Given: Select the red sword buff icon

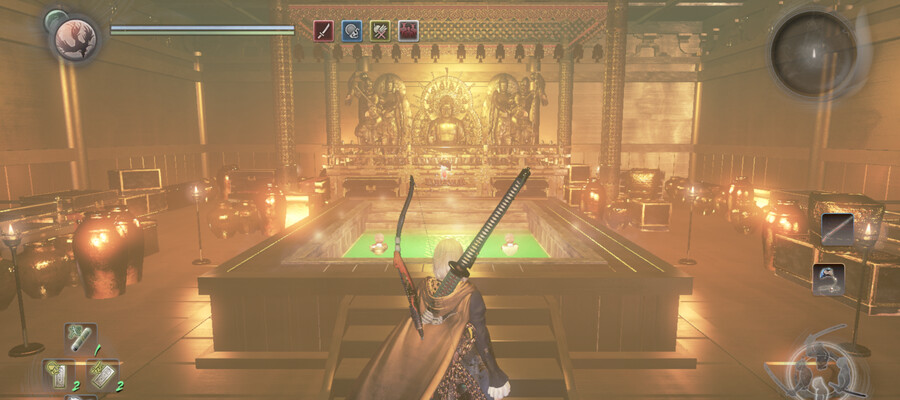Looking at the screenshot, I should [323, 30].
